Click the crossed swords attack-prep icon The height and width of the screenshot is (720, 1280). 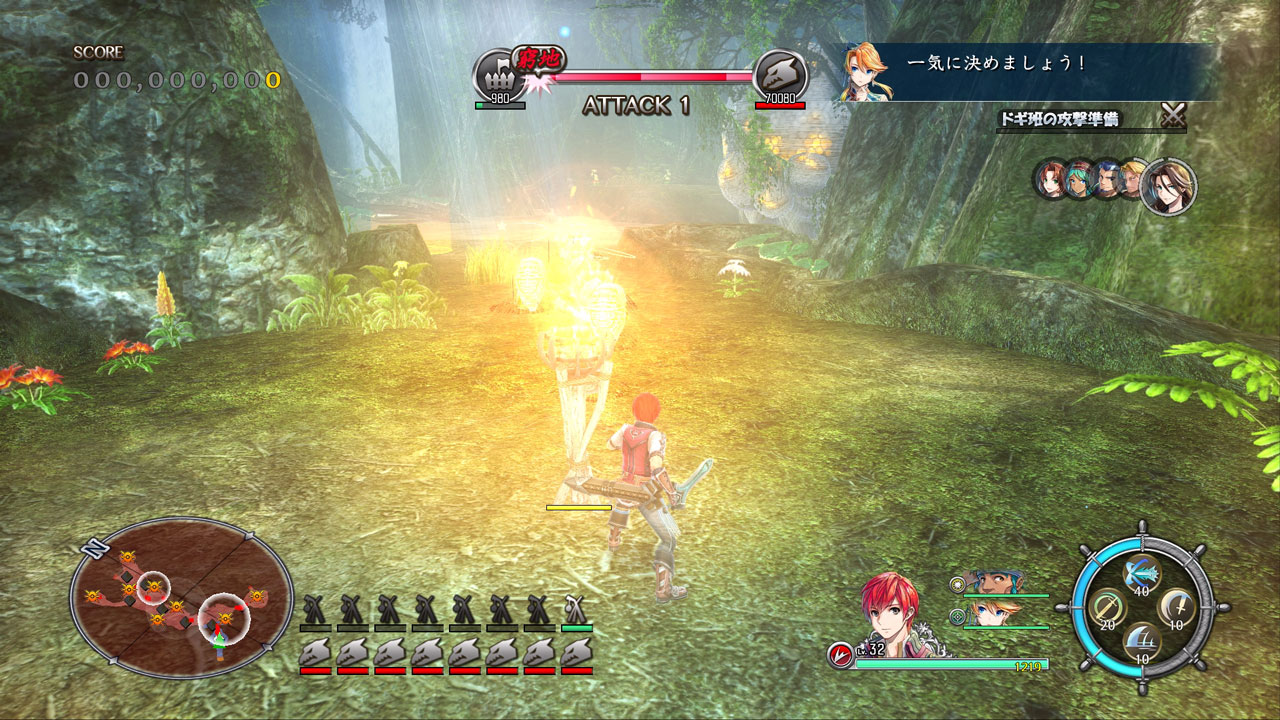click(1173, 116)
